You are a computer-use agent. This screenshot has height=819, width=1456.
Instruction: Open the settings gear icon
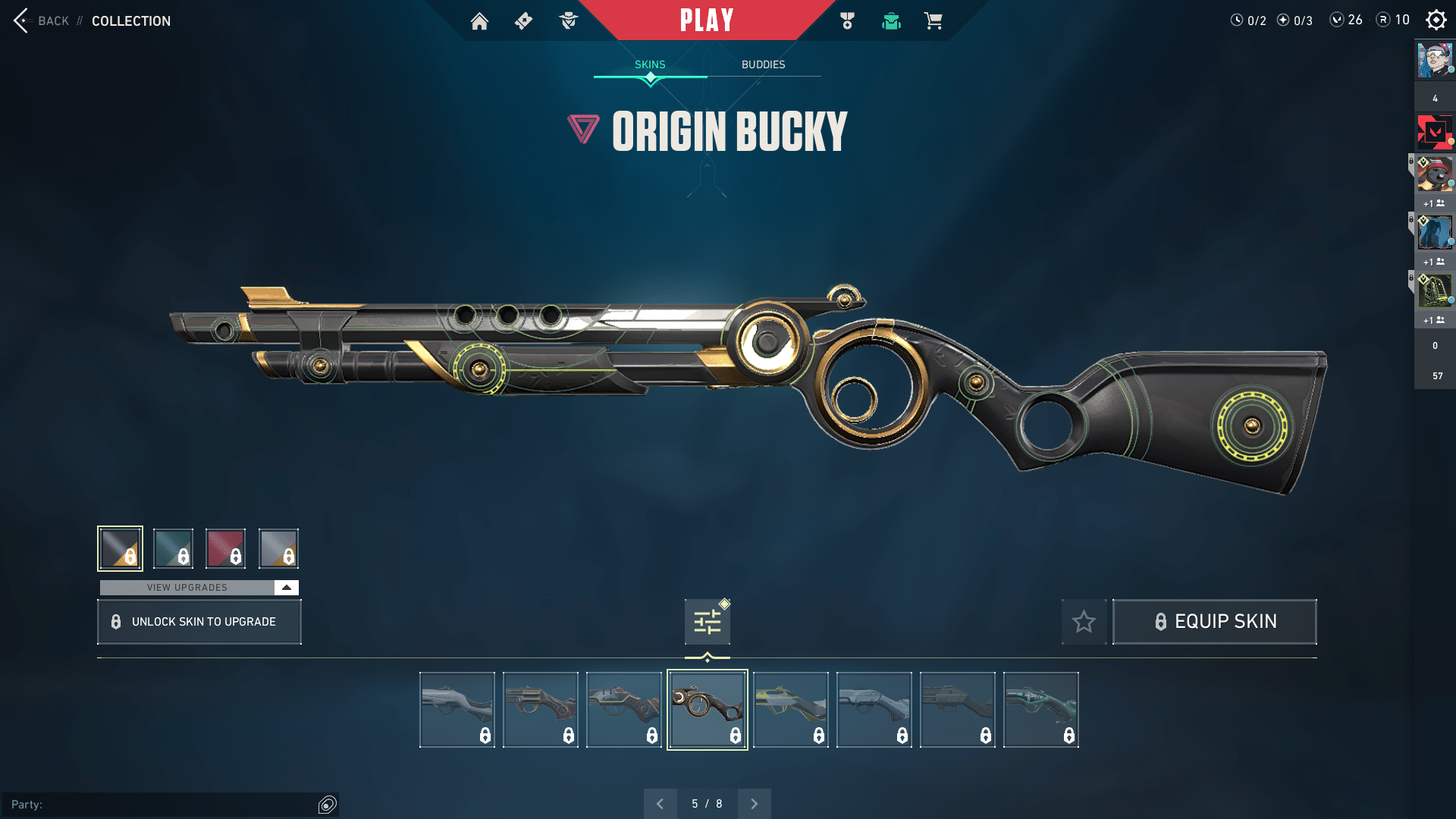click(x=1436, y=20)
